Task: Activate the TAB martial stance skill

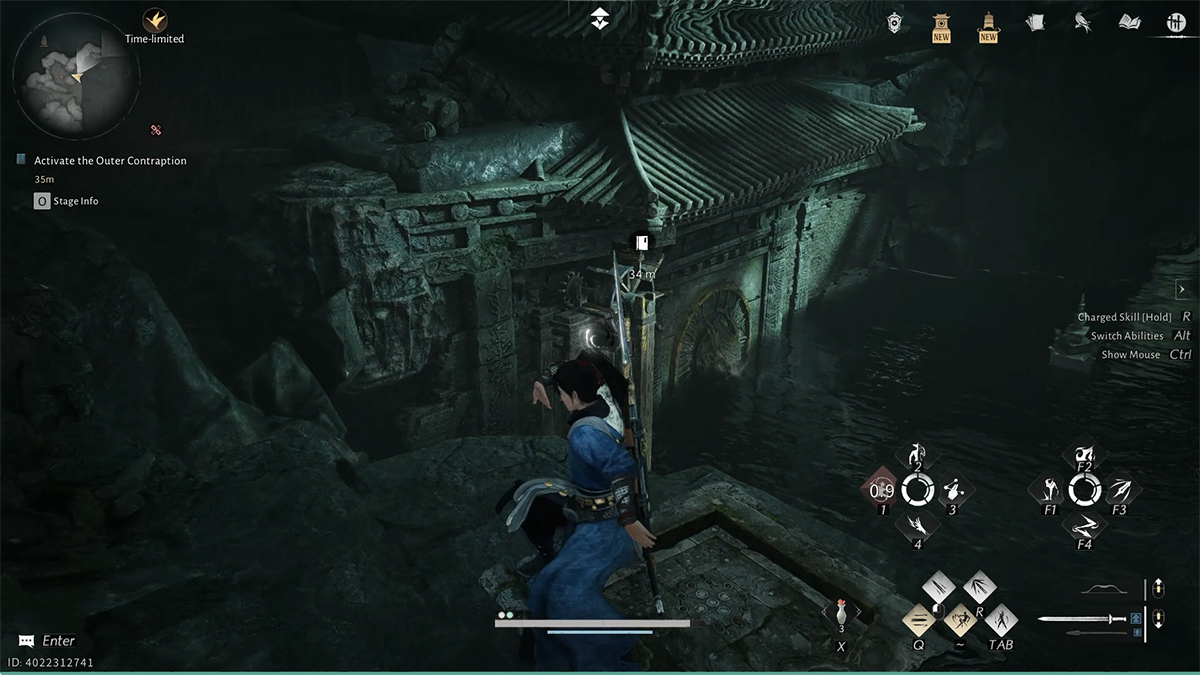Action: (1001, 620)
